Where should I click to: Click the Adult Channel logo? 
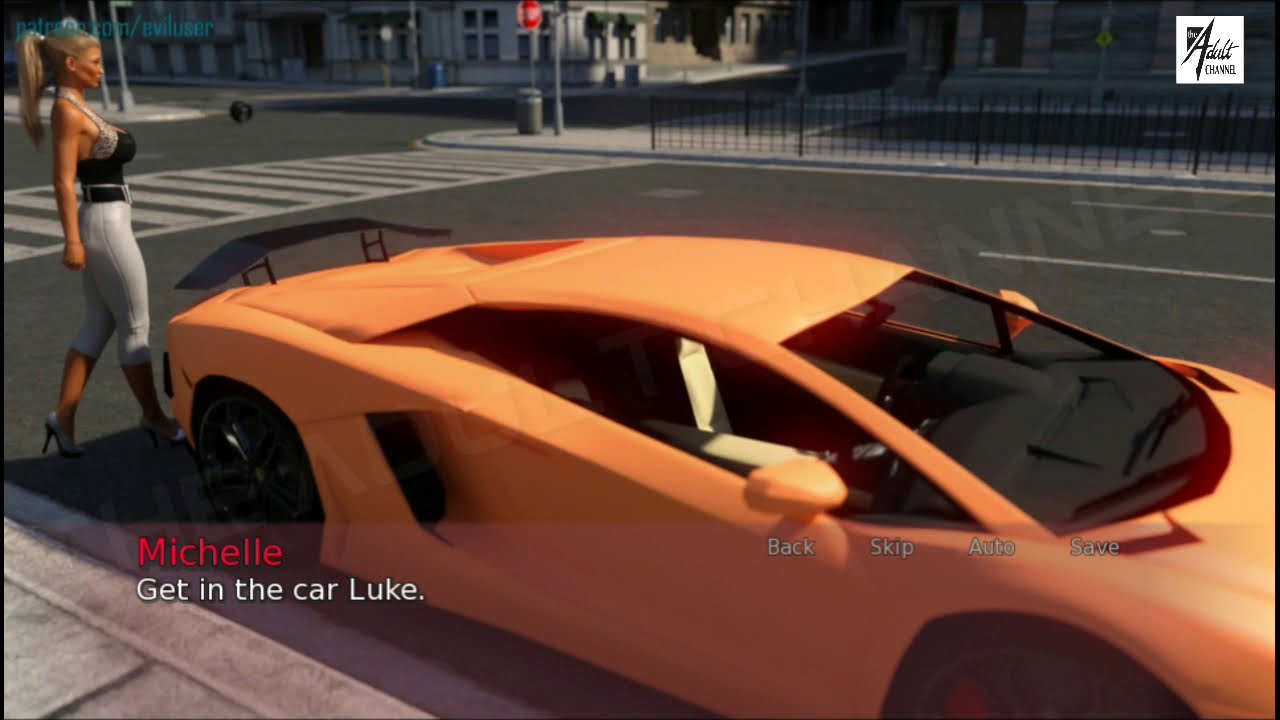[x=1210, y=50]
